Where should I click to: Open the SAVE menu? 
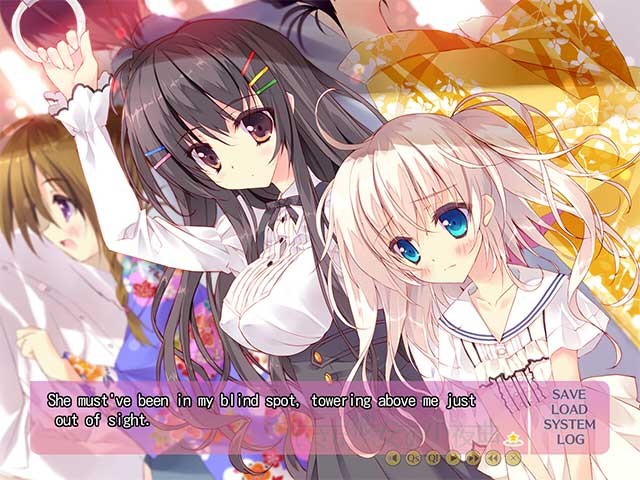click(x=569, y=394)
